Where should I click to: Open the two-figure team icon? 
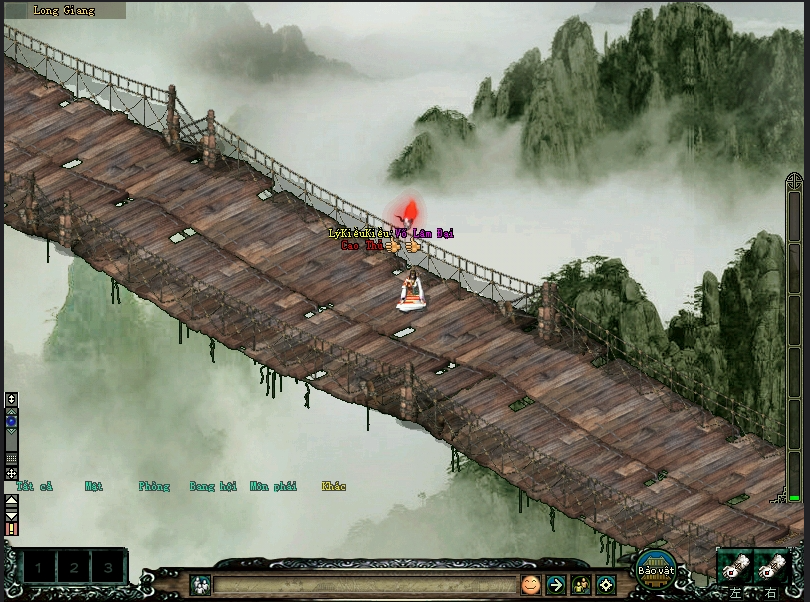581,584
